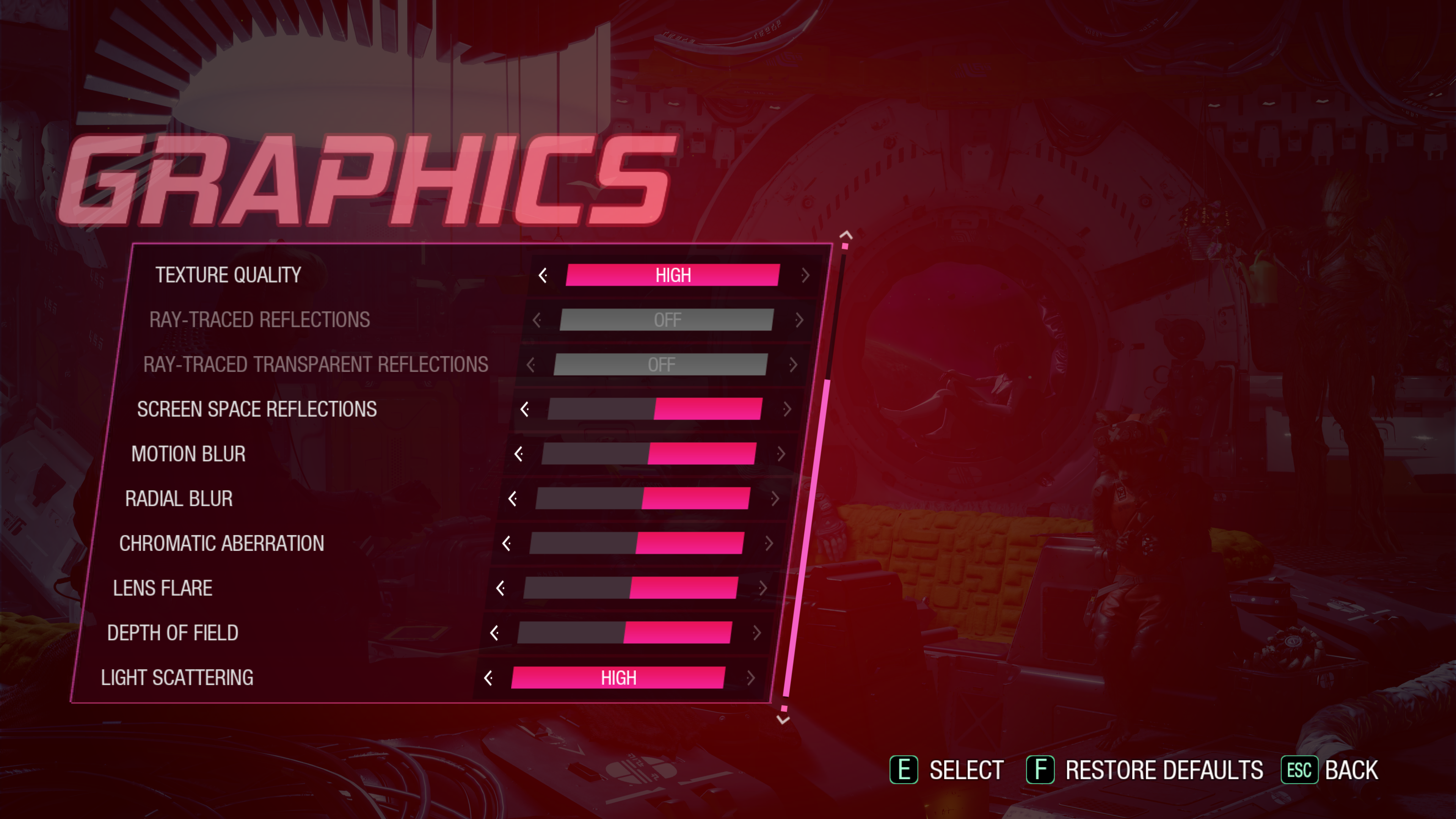The width and height of the screenshot is (1456, 819).
Task: Go back using the Back label
Action: (x=1351, y=770)
